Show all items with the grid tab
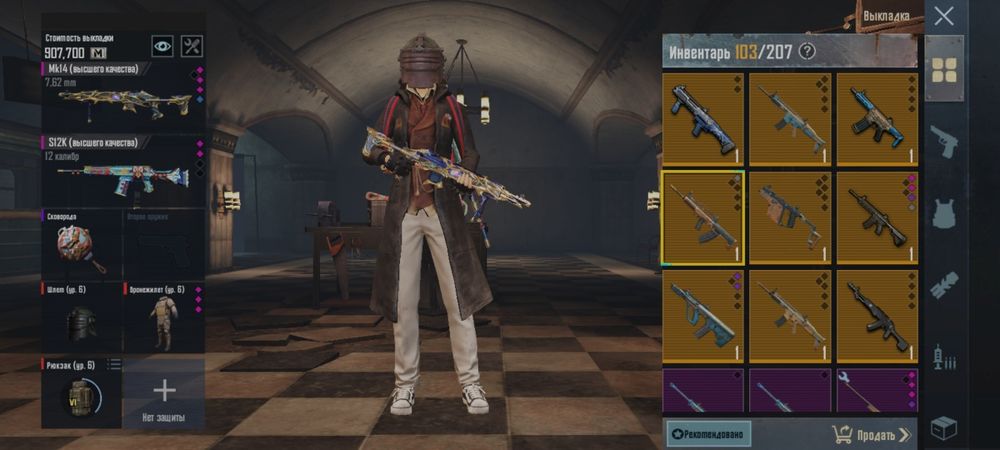 (944, 69)
